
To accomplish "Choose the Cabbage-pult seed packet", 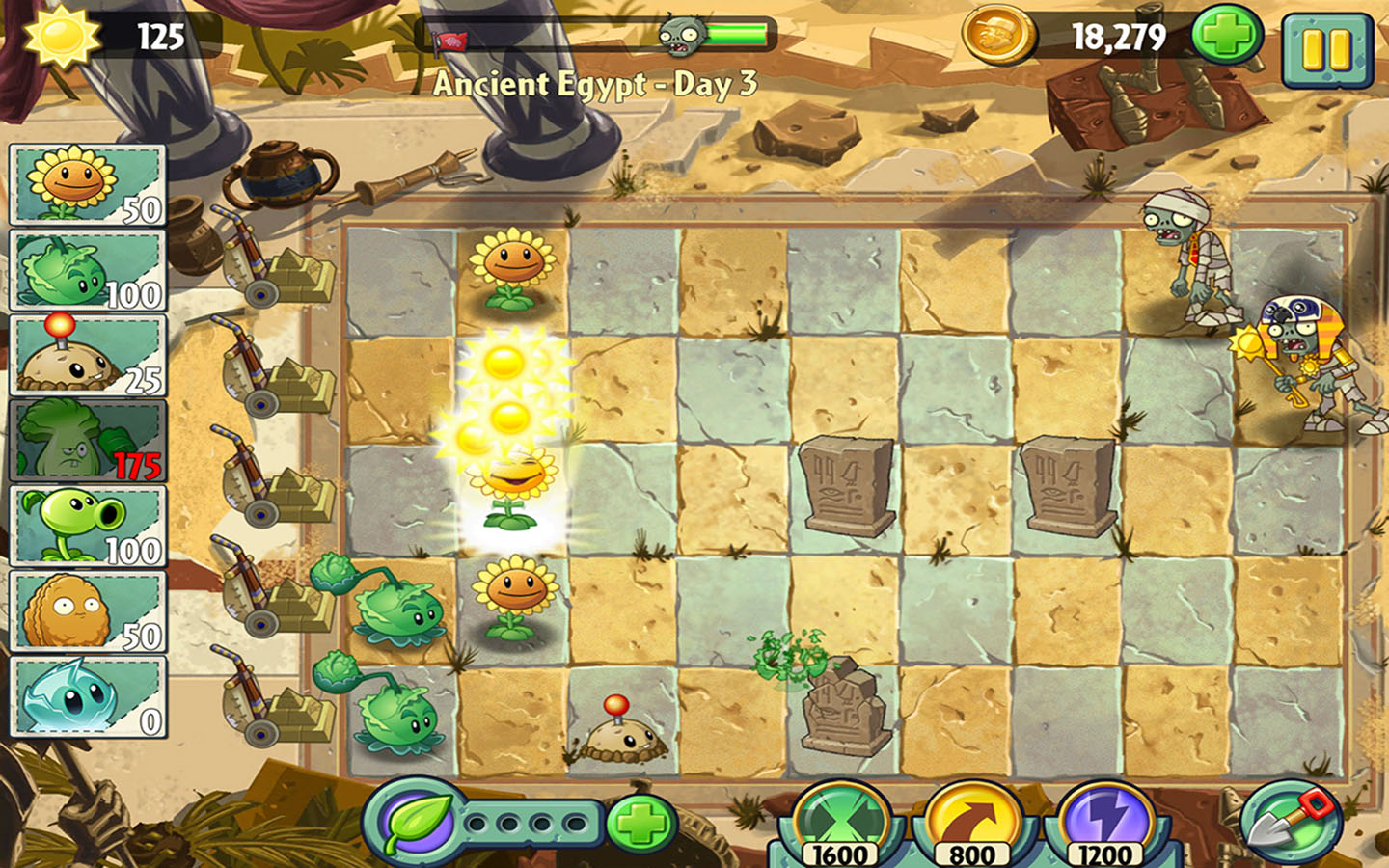I will point(87,271).
